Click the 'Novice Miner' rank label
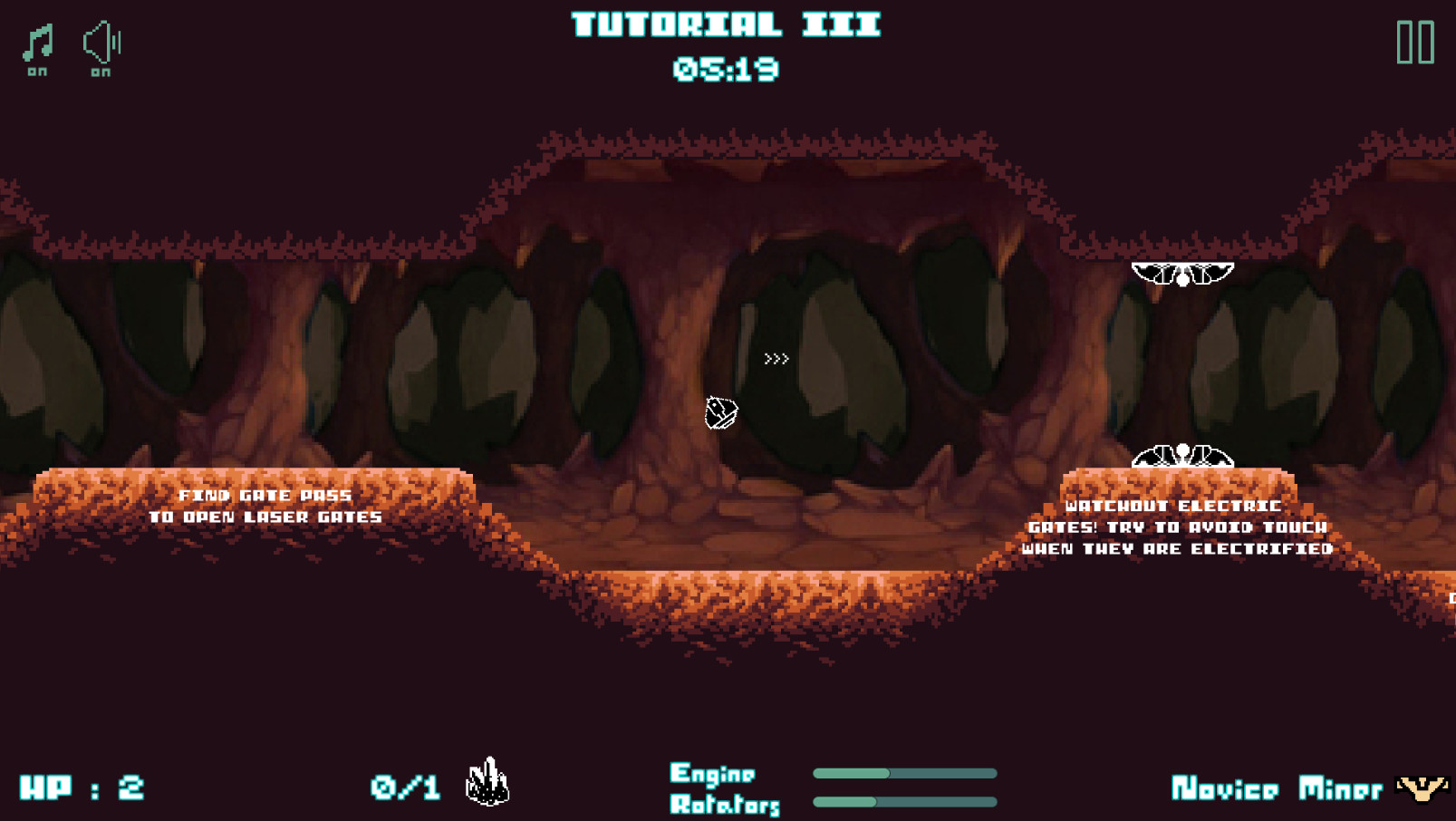The image size is (1456, 821). [x=1276, y=787]
